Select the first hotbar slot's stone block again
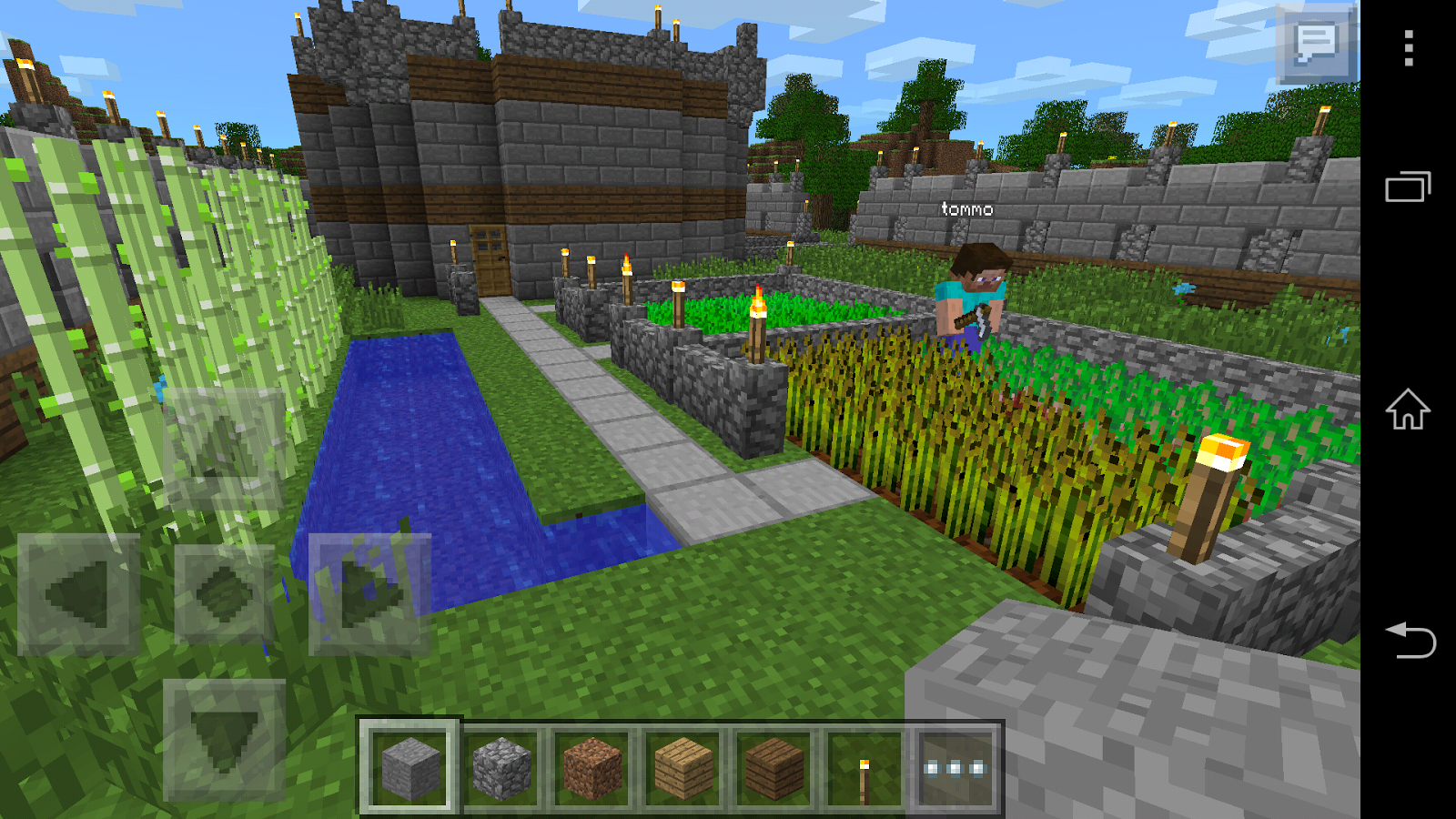 pyautogui.click(x=412, y=769)
